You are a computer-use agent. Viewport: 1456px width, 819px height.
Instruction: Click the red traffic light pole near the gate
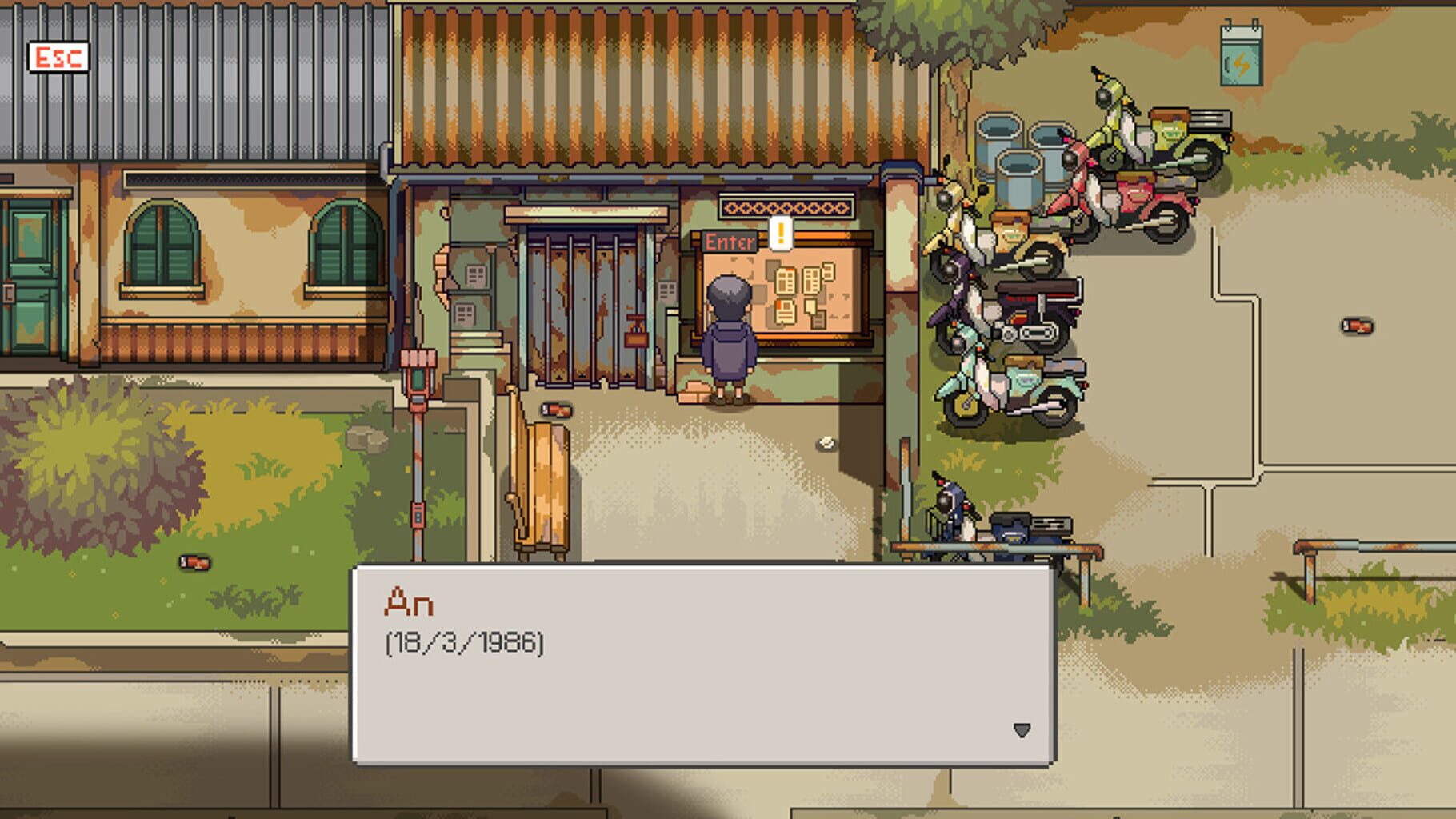(x=419, y=376)
